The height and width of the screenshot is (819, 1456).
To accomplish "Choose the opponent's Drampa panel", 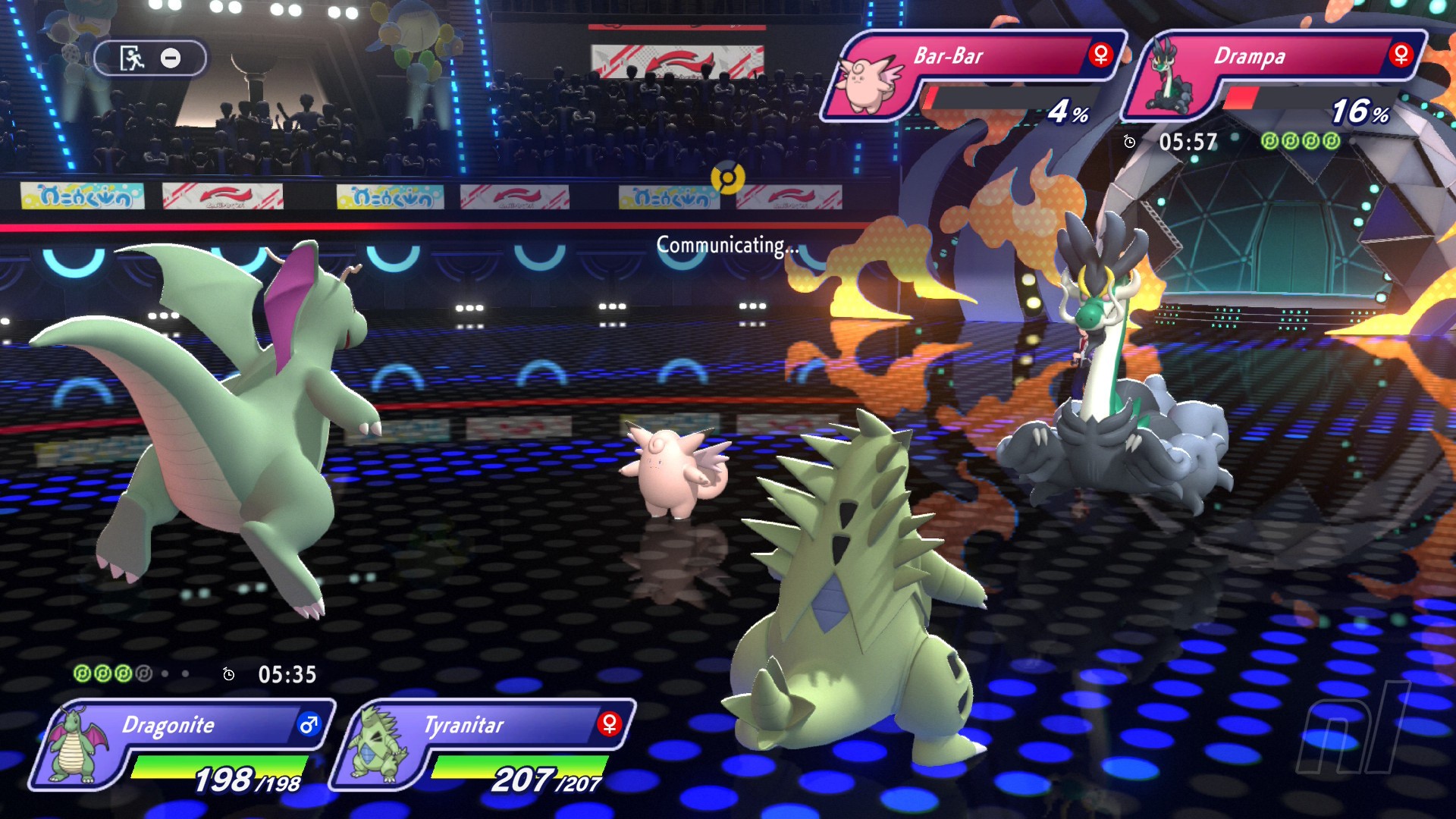I will pyautogui.click(x=1274, y=76).
